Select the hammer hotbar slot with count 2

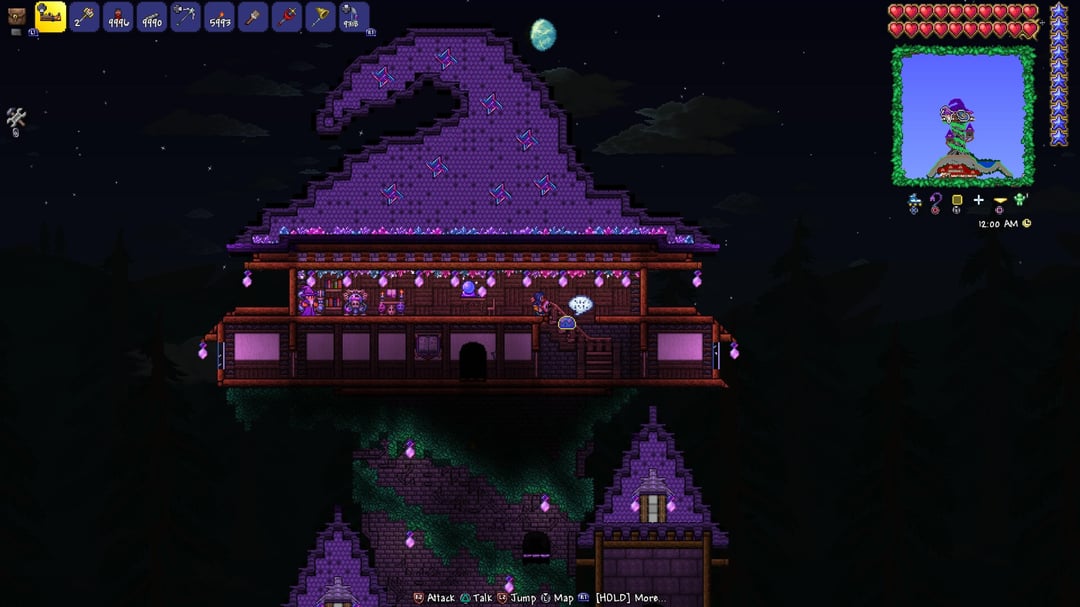pos(85,17)
